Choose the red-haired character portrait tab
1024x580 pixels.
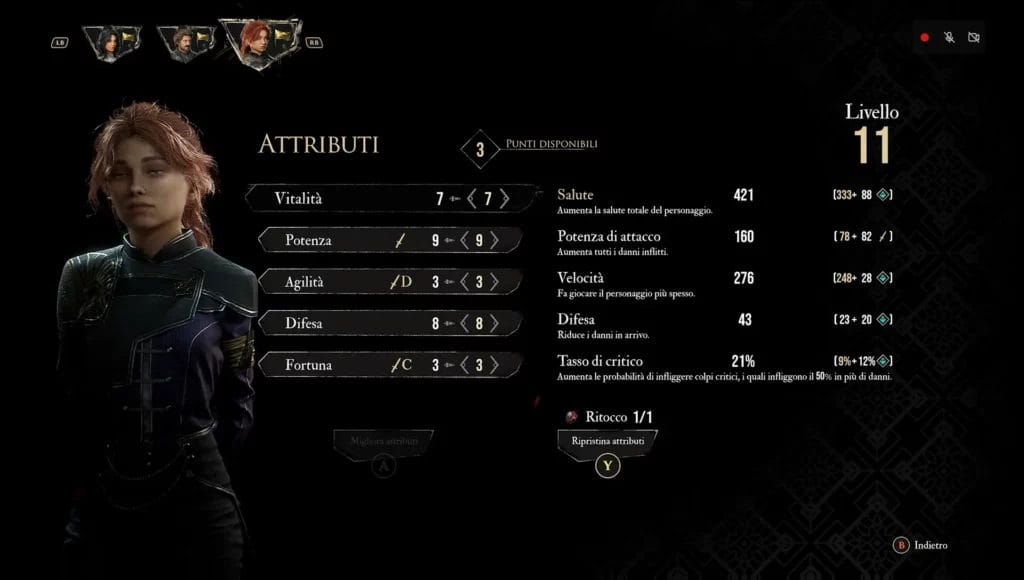tap(258, 42)
